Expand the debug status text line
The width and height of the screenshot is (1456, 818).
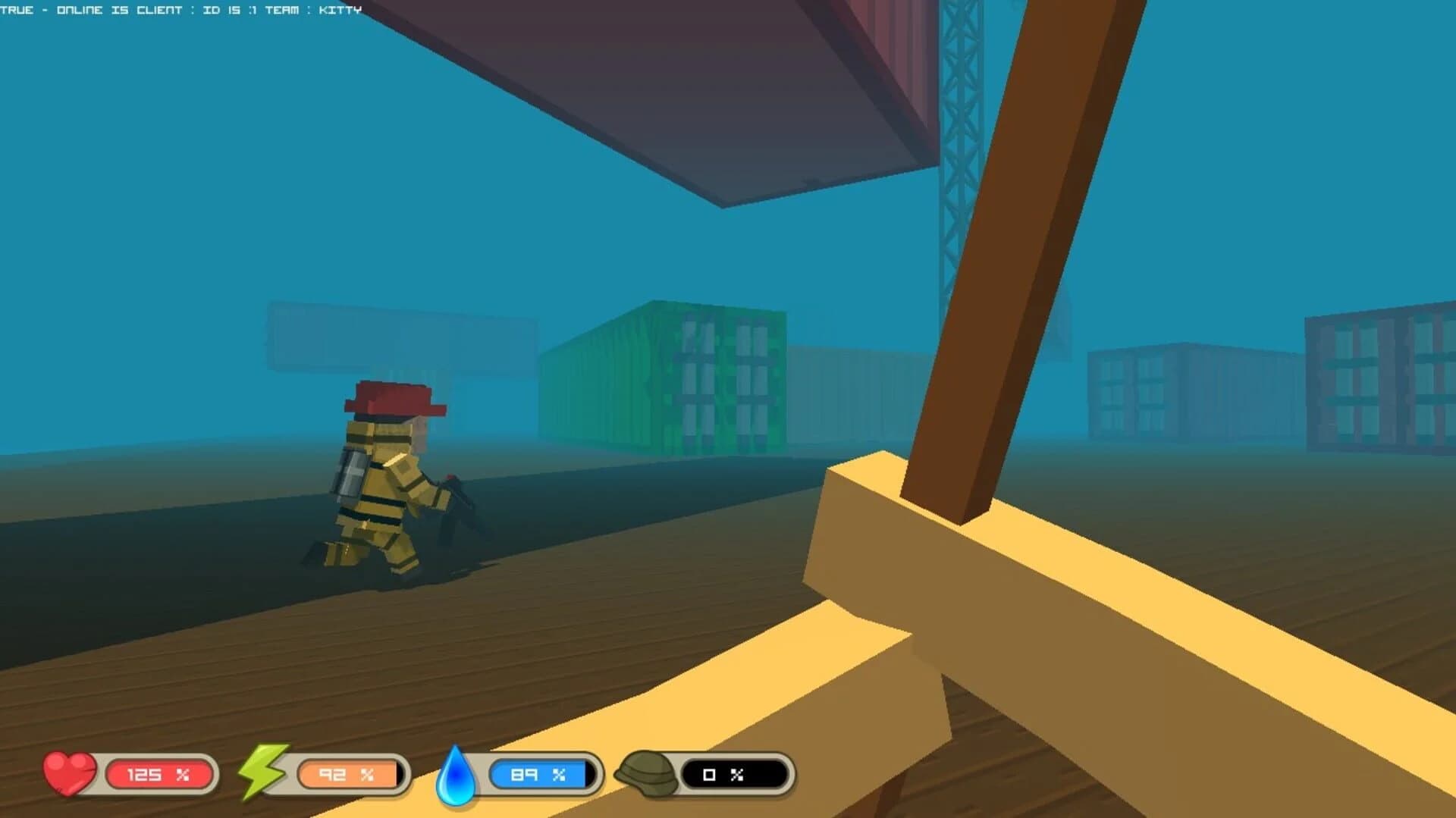(x=182, y=10)
